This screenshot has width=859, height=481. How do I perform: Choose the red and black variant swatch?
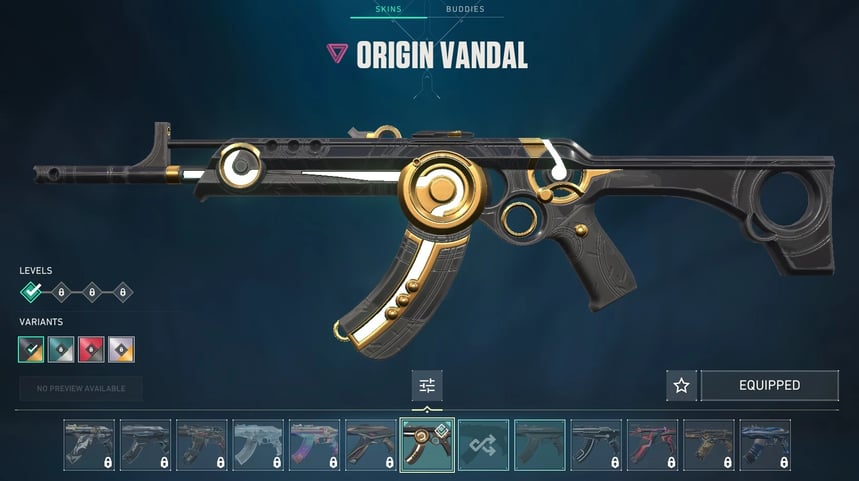click(x=91, y=349)
